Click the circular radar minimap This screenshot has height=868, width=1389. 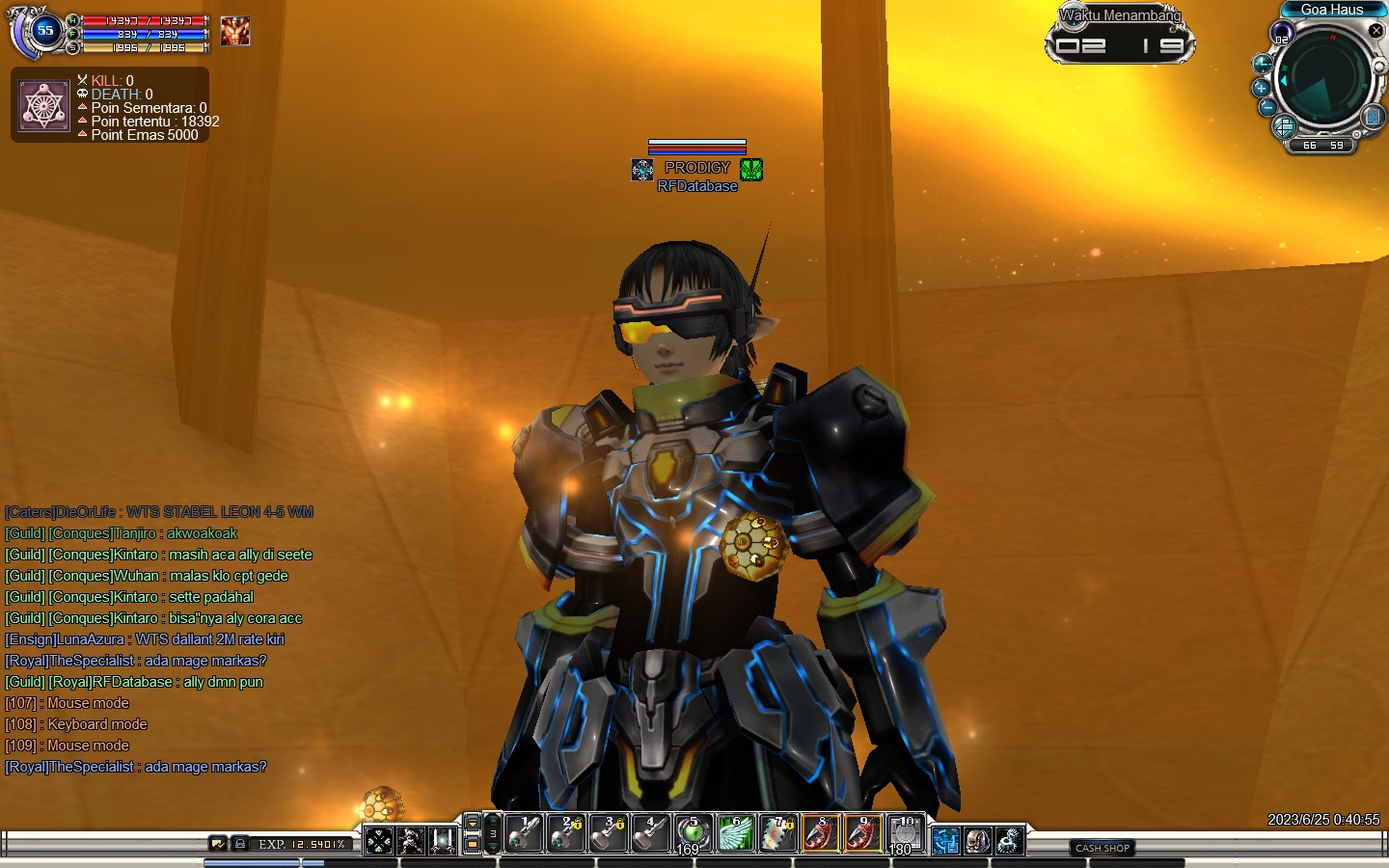click(1323, 76)
